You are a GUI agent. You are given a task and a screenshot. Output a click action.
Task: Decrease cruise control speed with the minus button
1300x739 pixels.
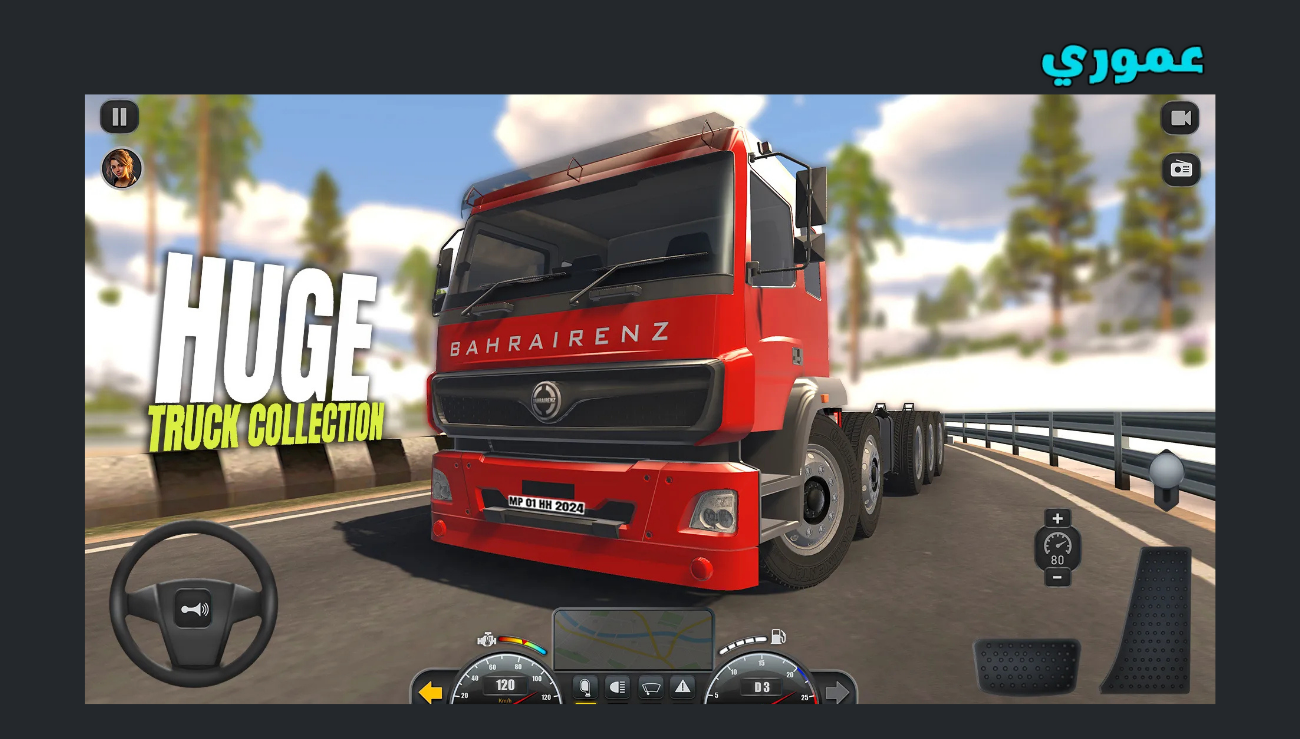[1057, 578]
